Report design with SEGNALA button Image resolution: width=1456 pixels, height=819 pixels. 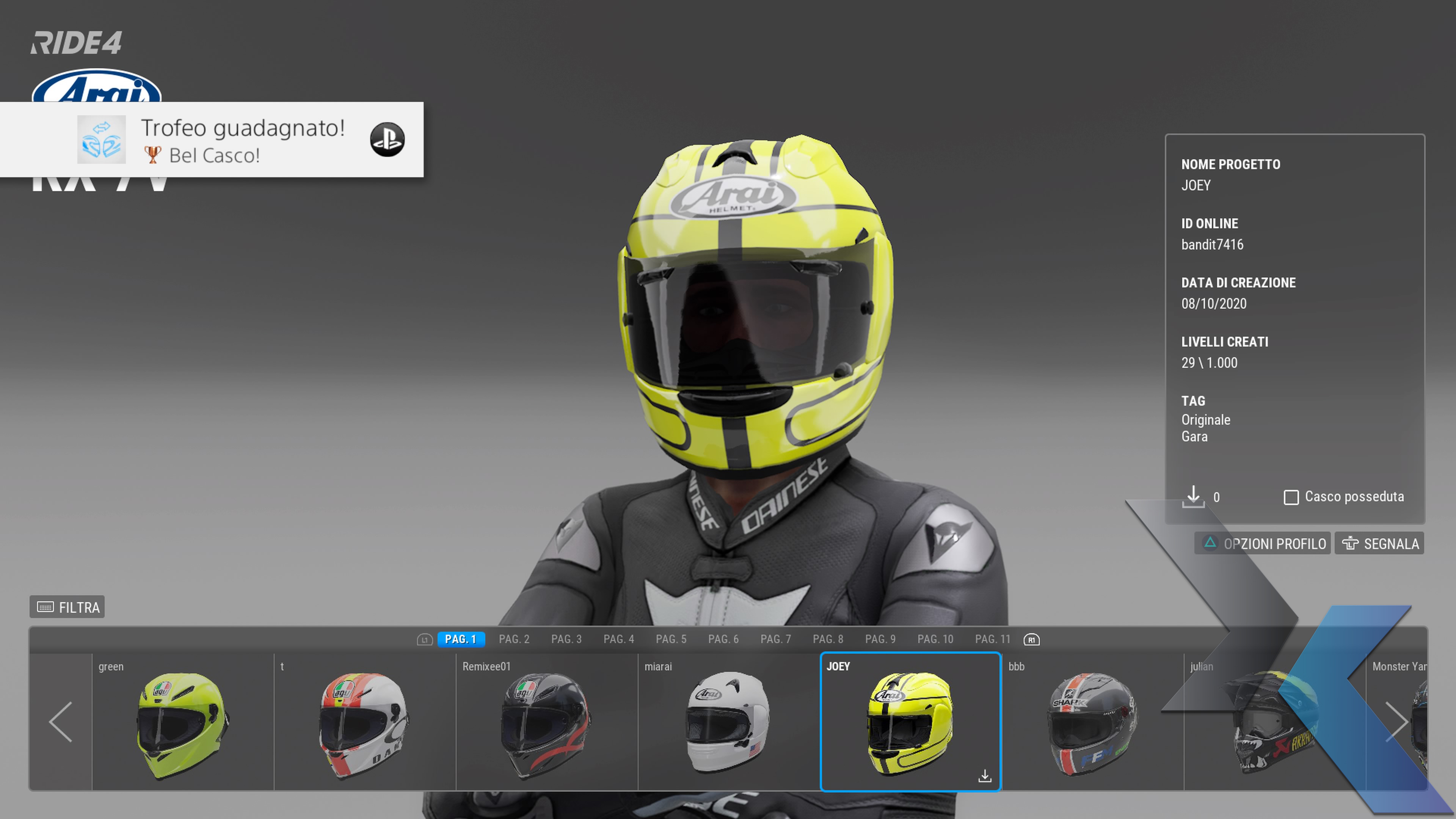(x=1380, y=544)
